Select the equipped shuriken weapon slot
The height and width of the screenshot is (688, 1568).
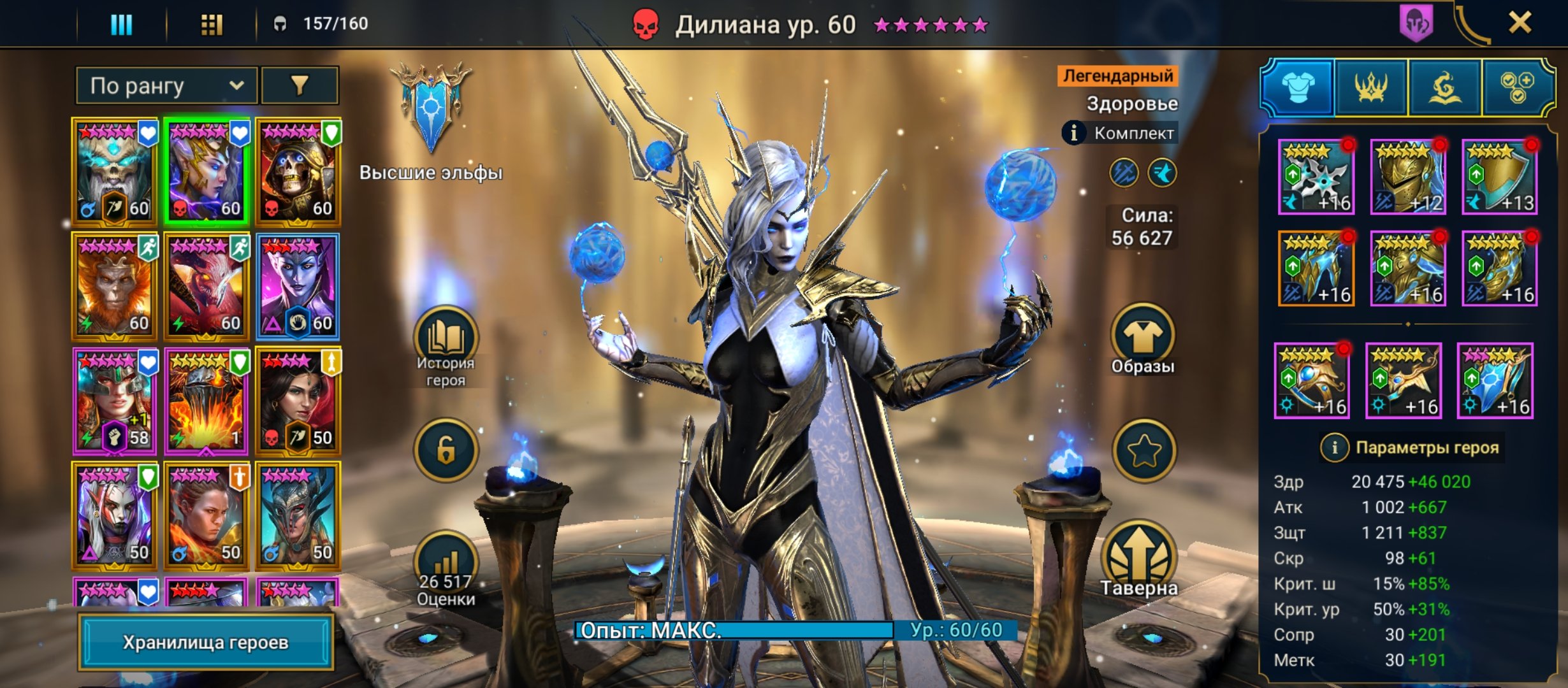[1316, 177]
